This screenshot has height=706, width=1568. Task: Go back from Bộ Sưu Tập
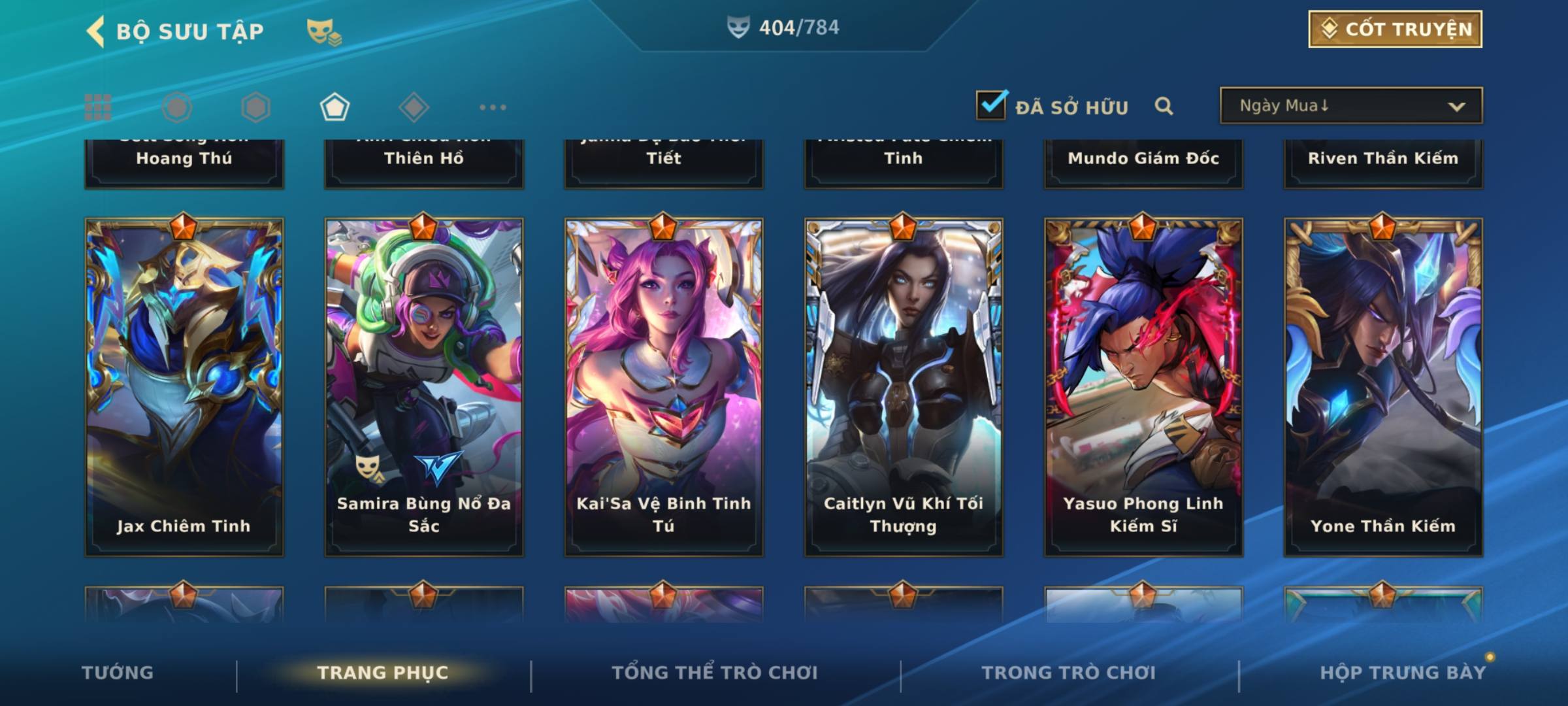click(x=96, y=31)
